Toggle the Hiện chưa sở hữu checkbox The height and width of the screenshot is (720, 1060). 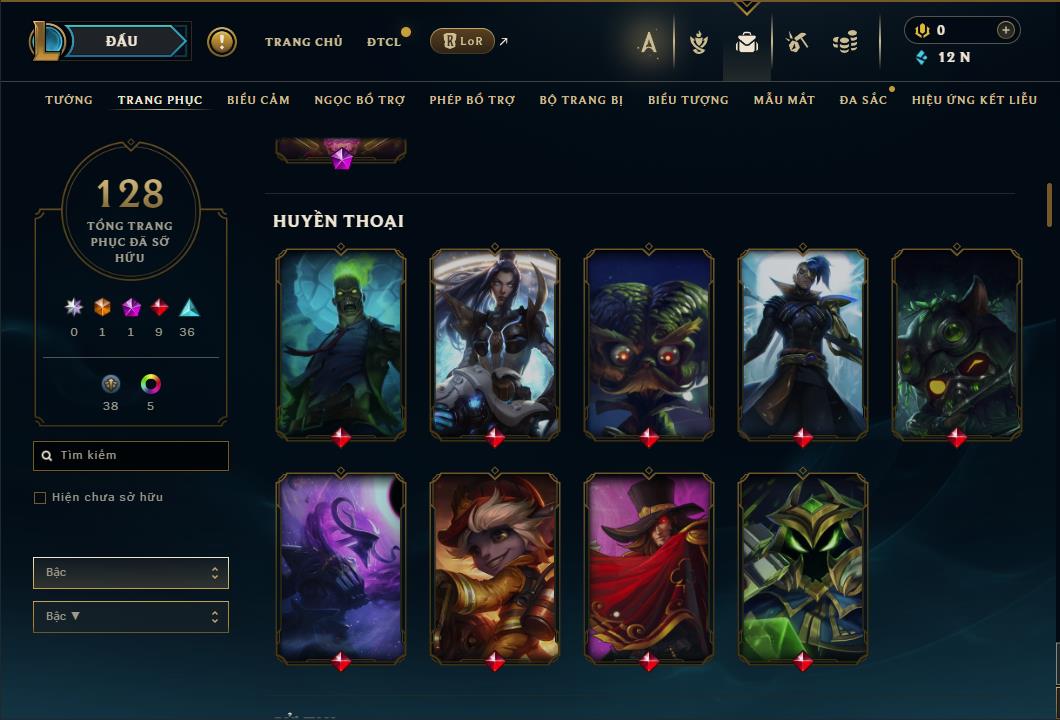(x=40, y=498)
